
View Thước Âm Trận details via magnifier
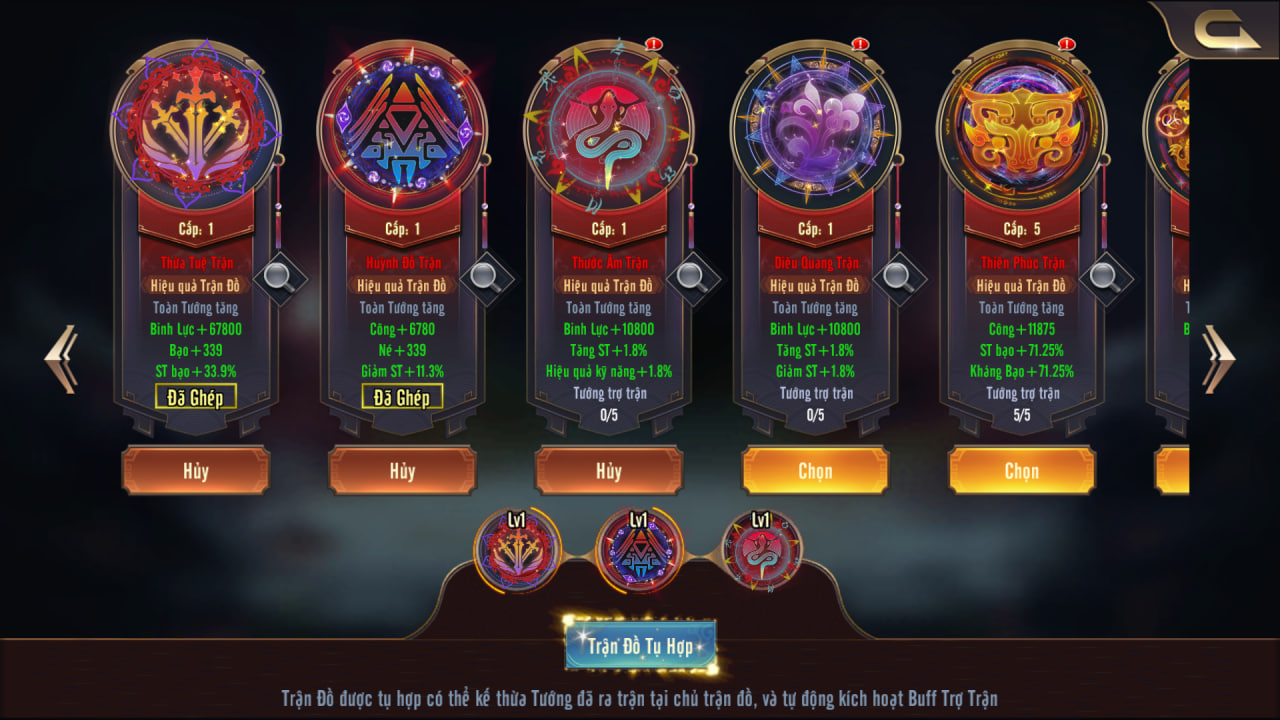692,276
